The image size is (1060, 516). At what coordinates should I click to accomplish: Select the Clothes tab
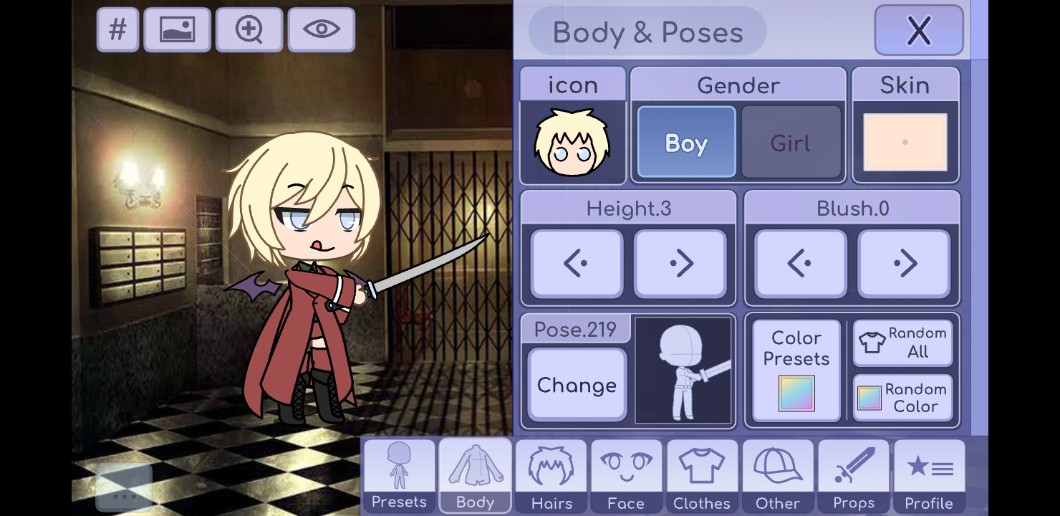702,476
